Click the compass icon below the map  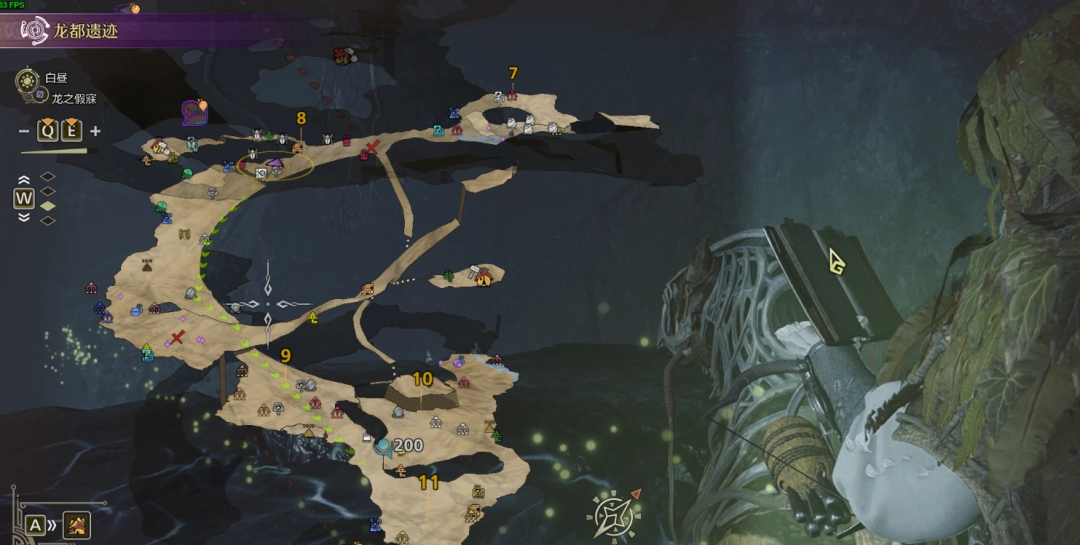point(613,514)
